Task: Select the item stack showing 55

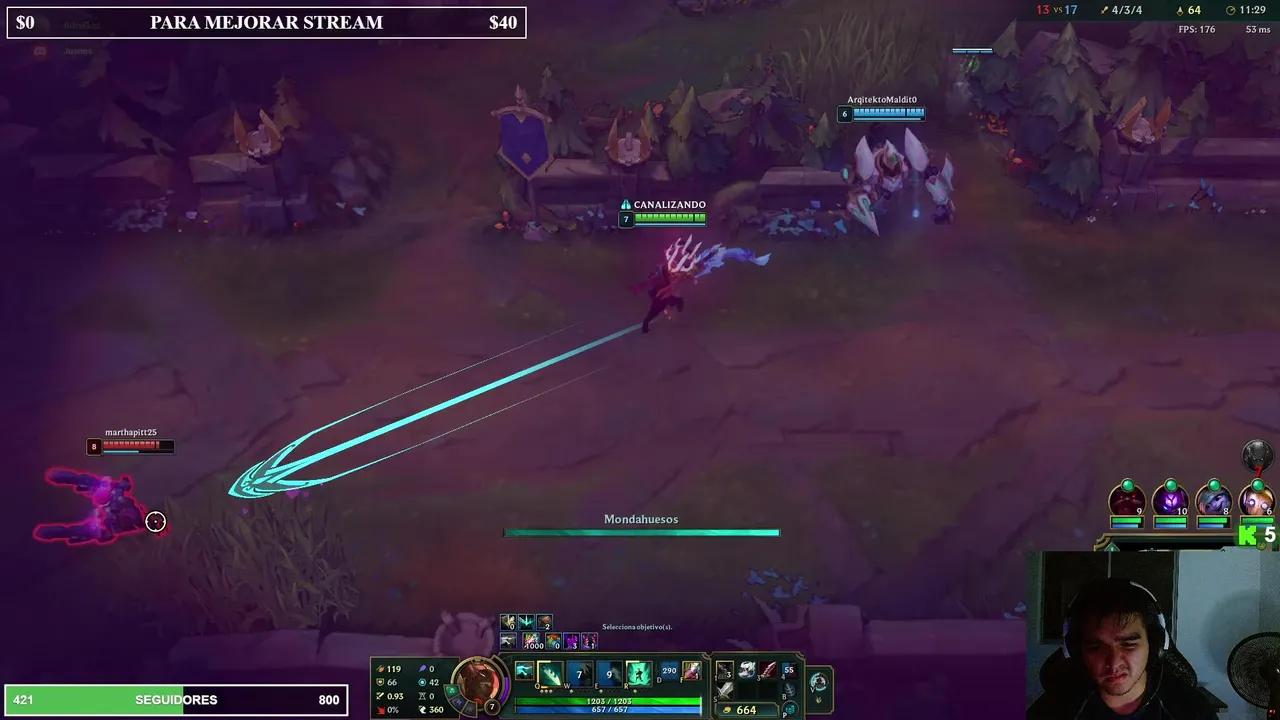Action: click(790, 669)
